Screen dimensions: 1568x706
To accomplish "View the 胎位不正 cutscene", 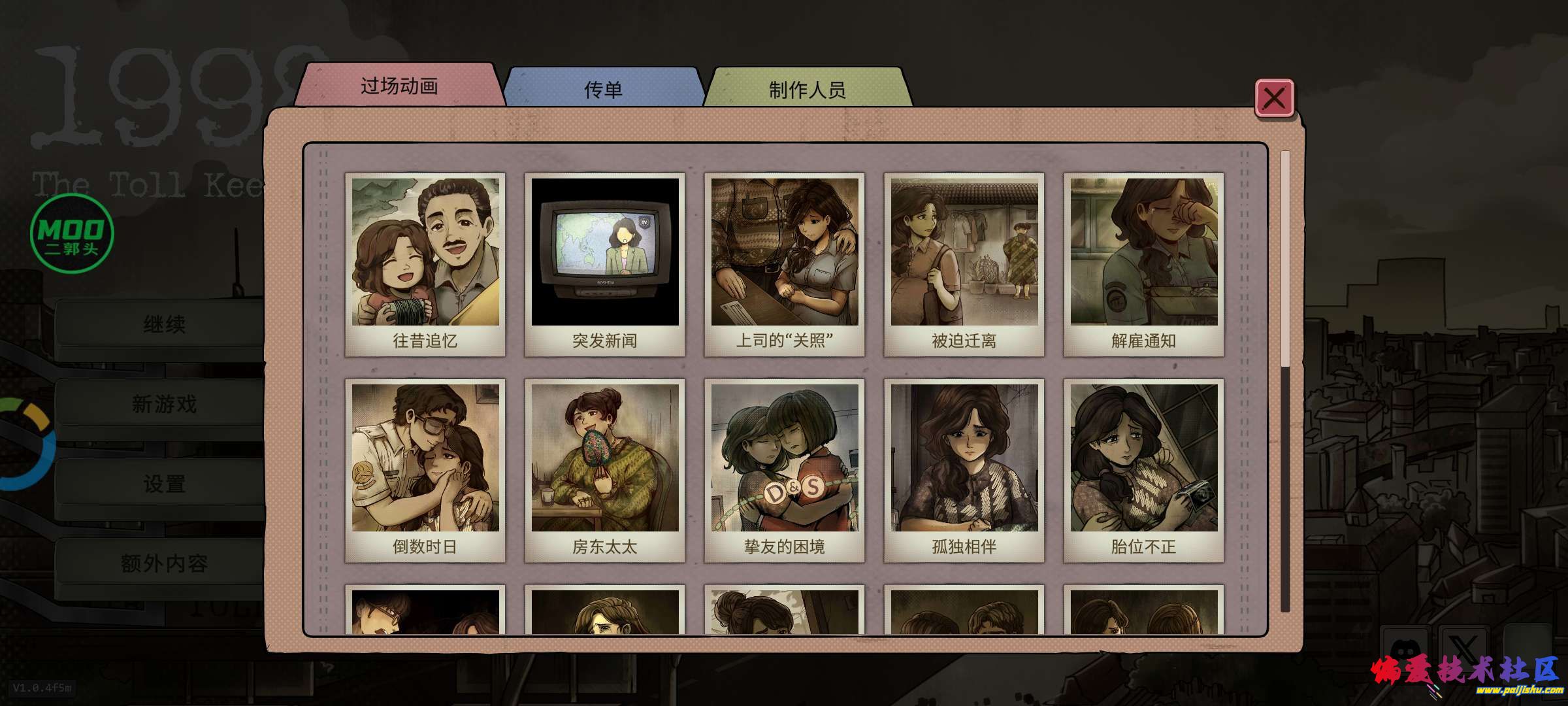I will [x=1144, y=470].
